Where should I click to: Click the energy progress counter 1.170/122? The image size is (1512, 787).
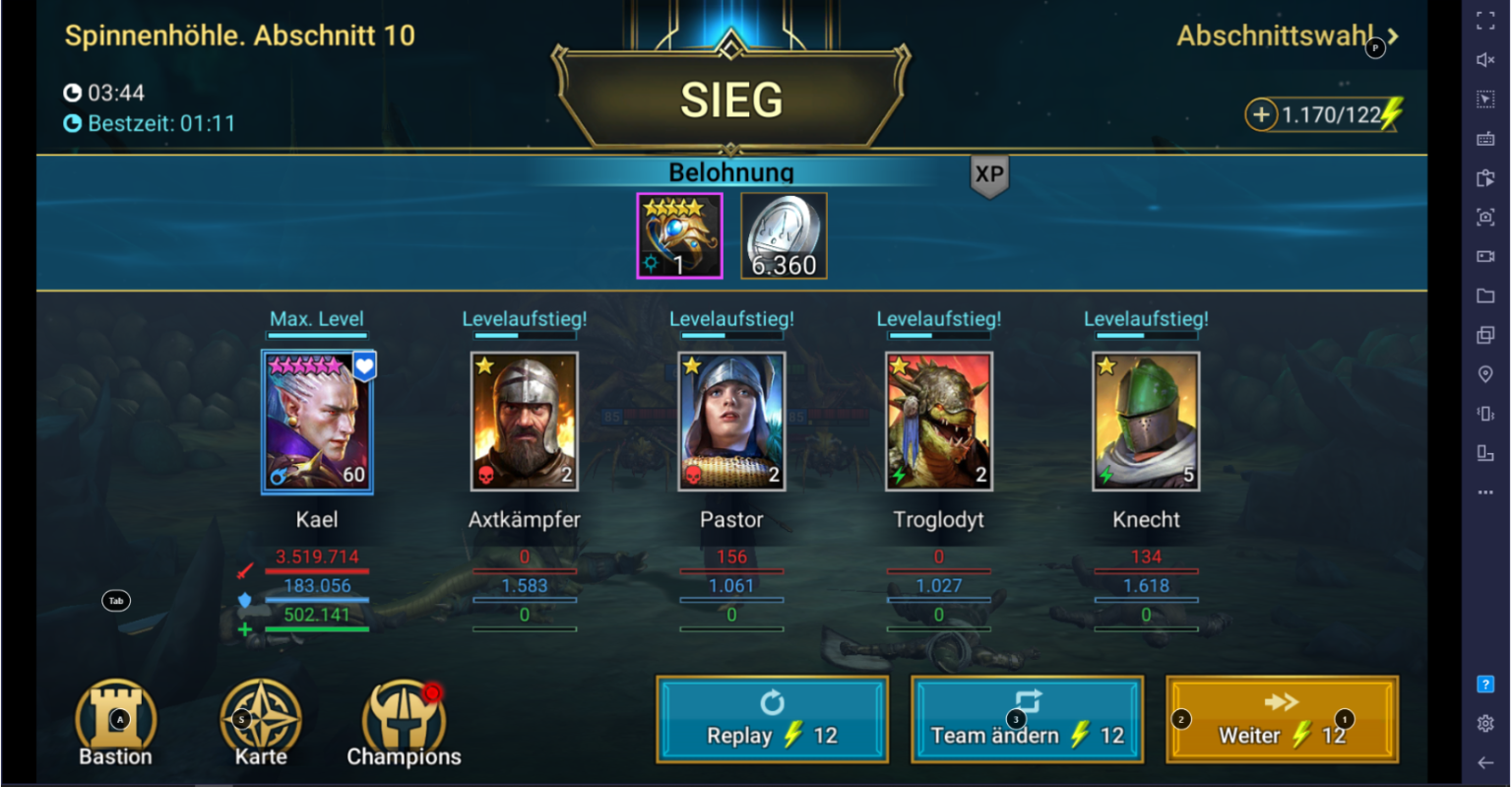click(x=1334, y=114)
